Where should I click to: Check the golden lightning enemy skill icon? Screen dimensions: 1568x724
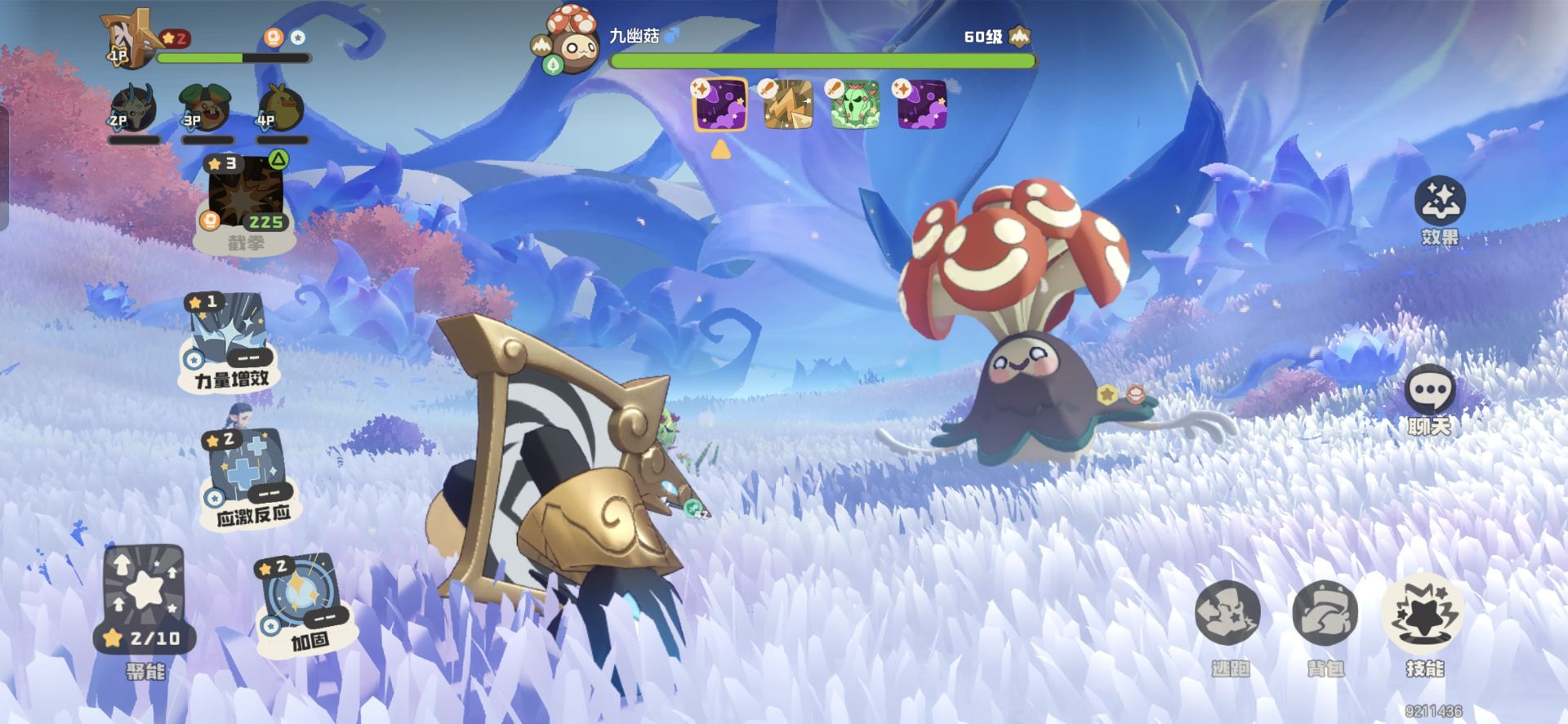tap(788, 104)
